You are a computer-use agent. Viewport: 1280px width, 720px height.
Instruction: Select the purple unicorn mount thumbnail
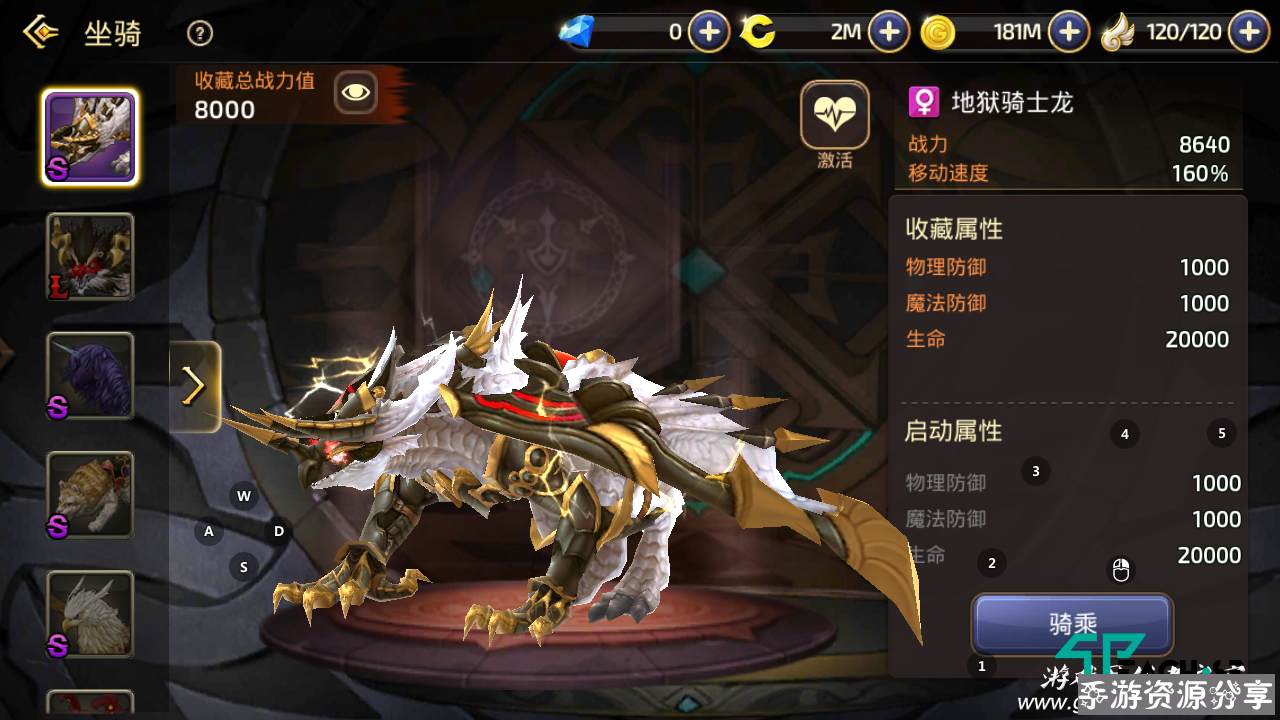point(90,376)
